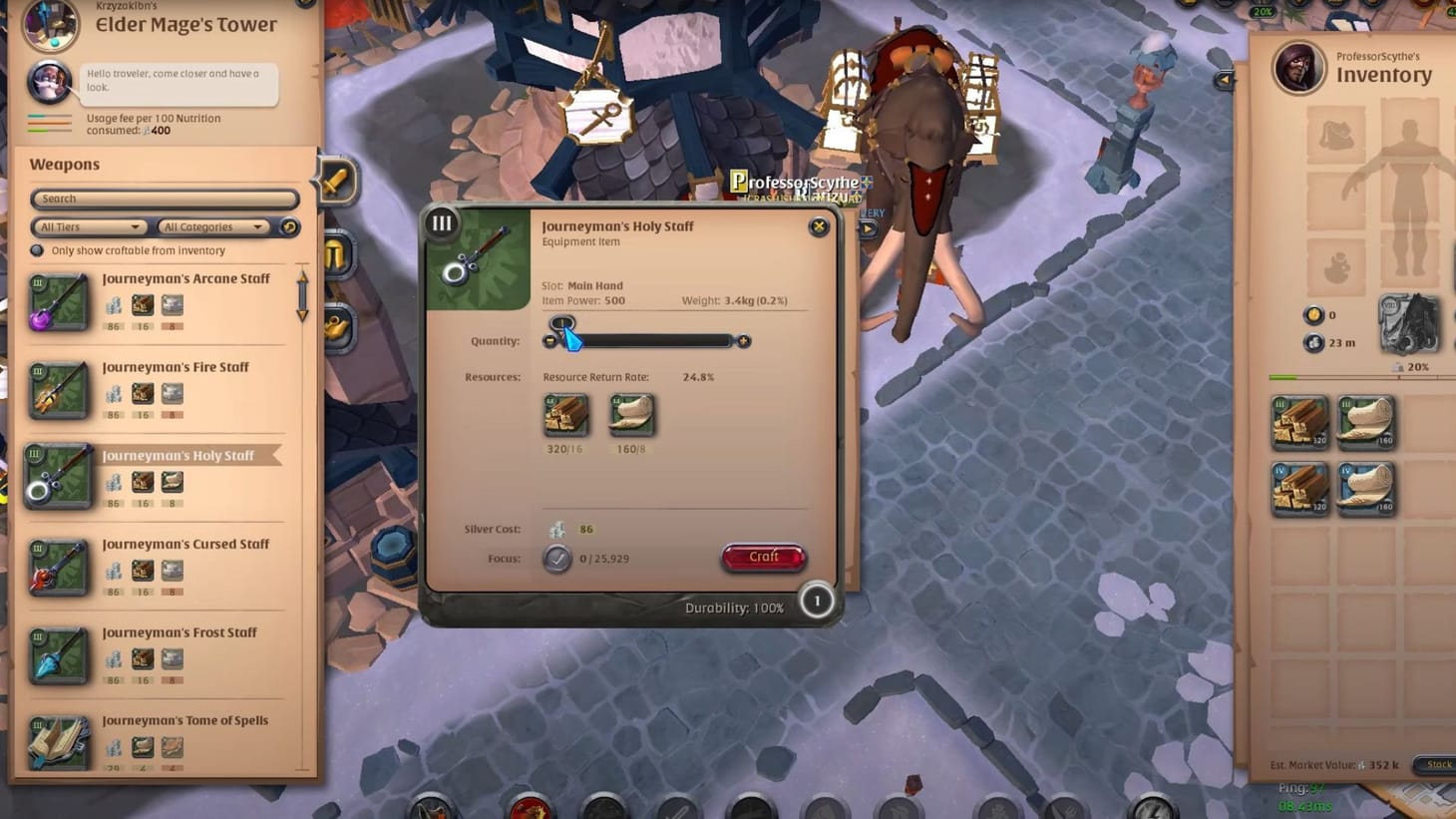
Task: Click the Search field in the Weapons panel
Action: [x=163, y=199]
